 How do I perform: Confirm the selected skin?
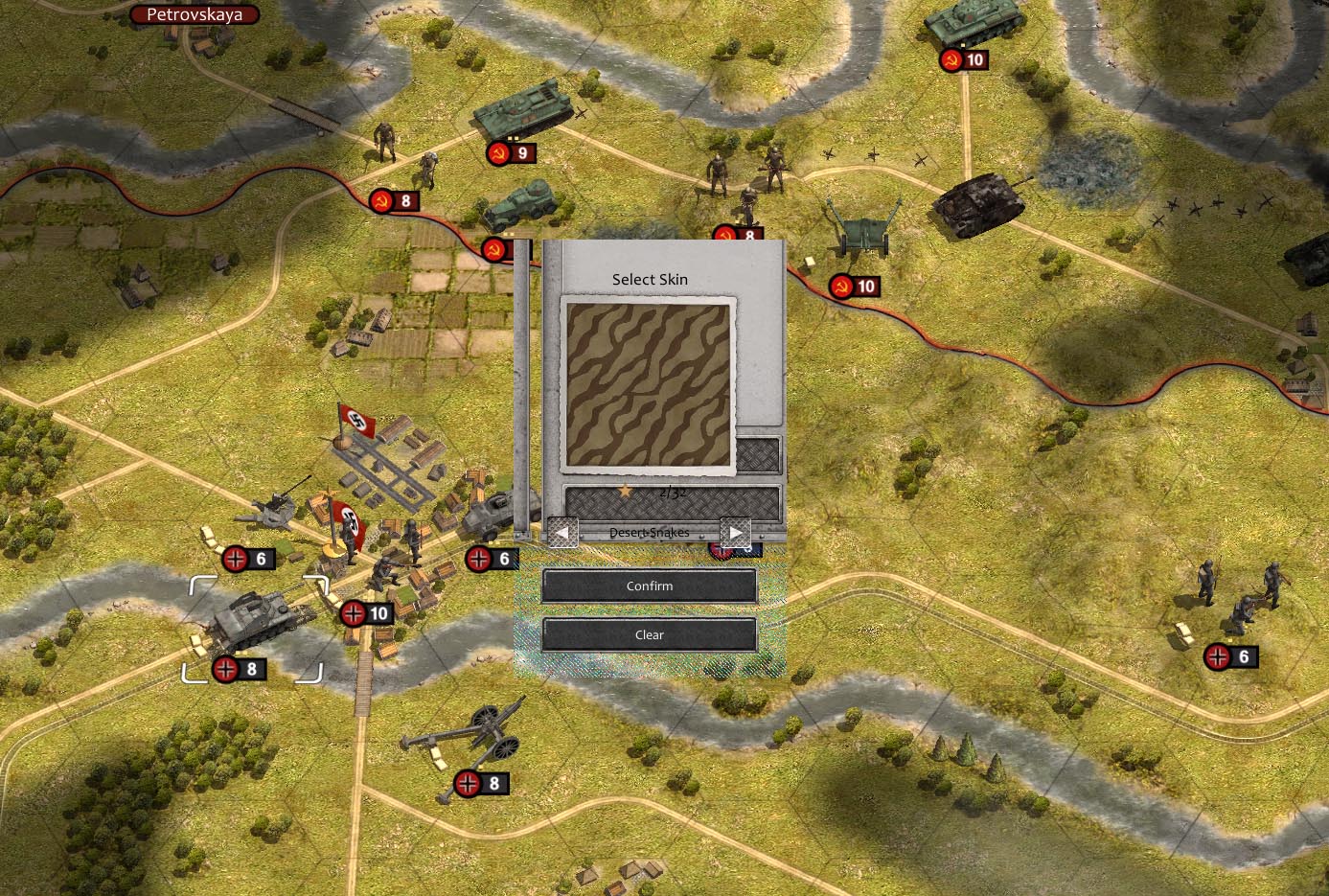point(649,586)
